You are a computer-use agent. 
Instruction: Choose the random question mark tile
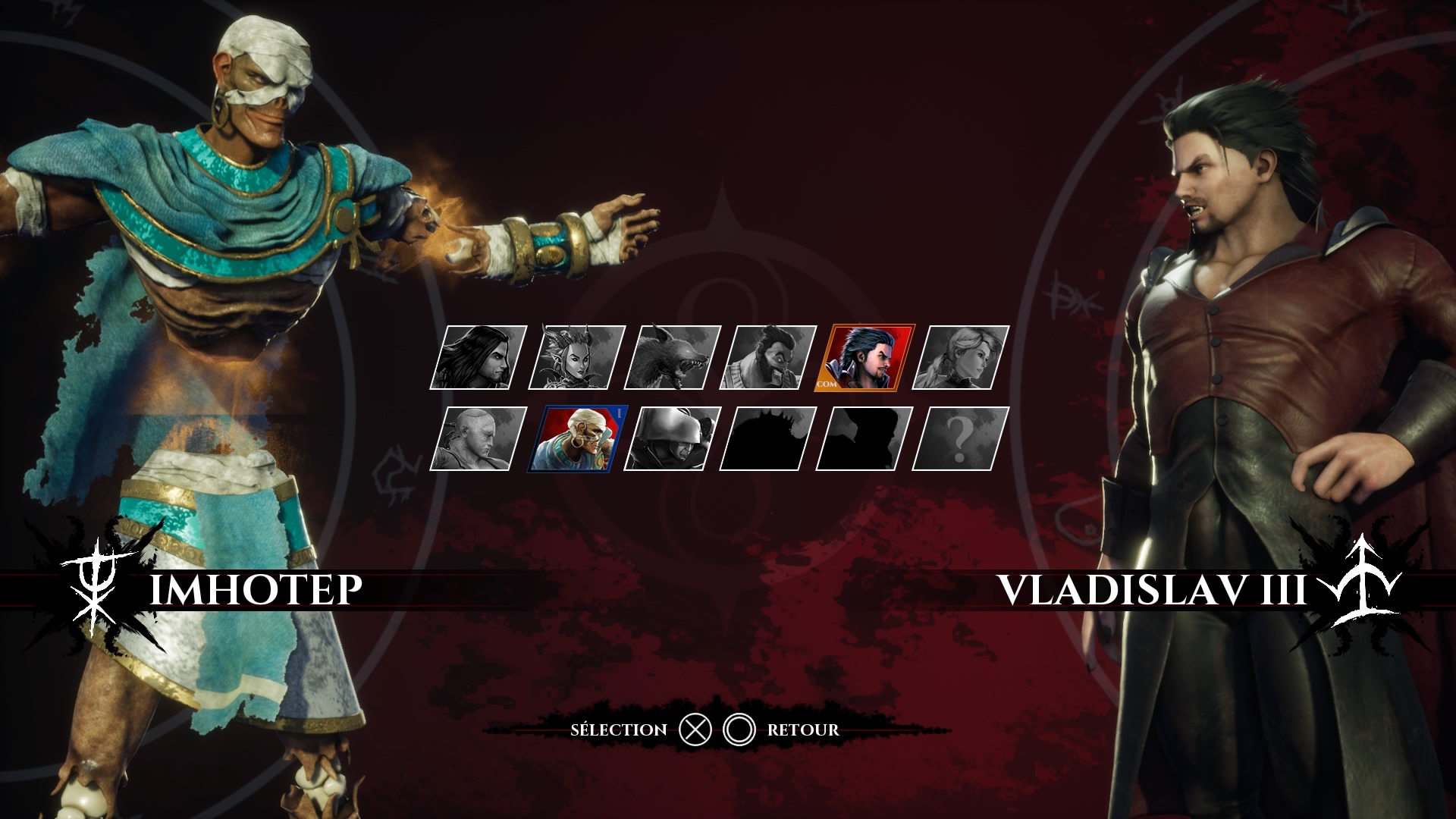[x=961, y=439]
